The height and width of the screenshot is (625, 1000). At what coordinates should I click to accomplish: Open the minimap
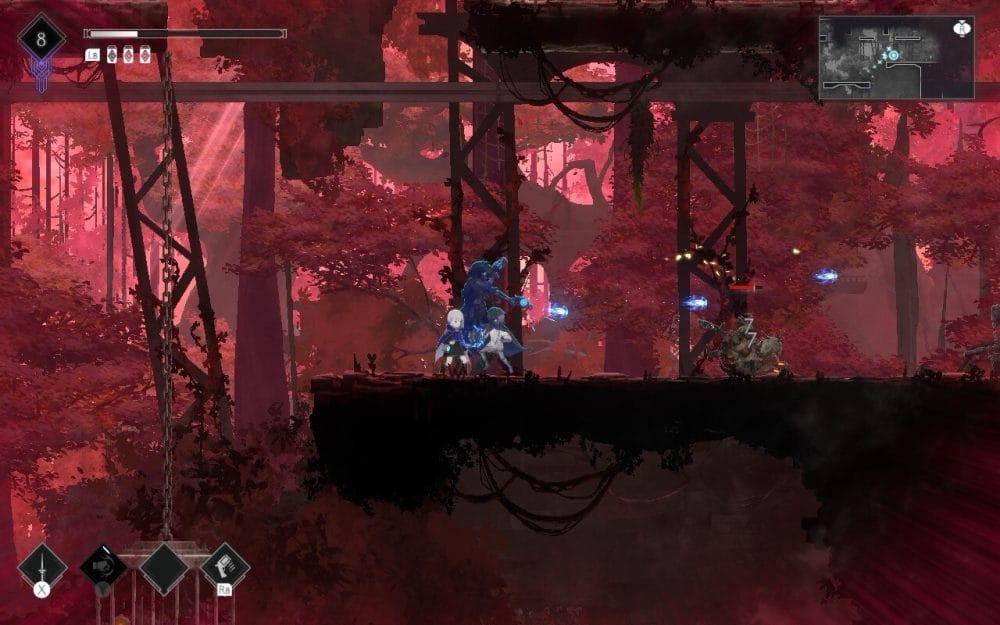tap(896, 58)
